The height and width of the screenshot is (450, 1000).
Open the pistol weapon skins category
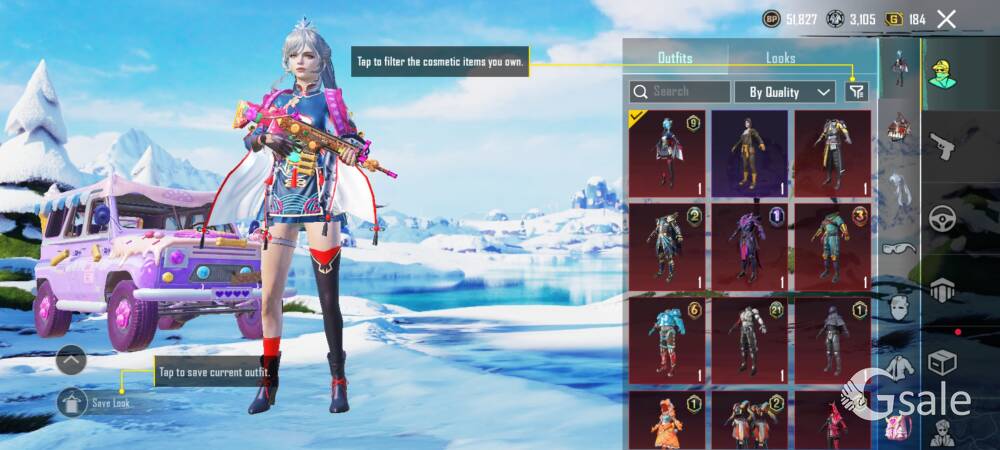pos(941,147)
